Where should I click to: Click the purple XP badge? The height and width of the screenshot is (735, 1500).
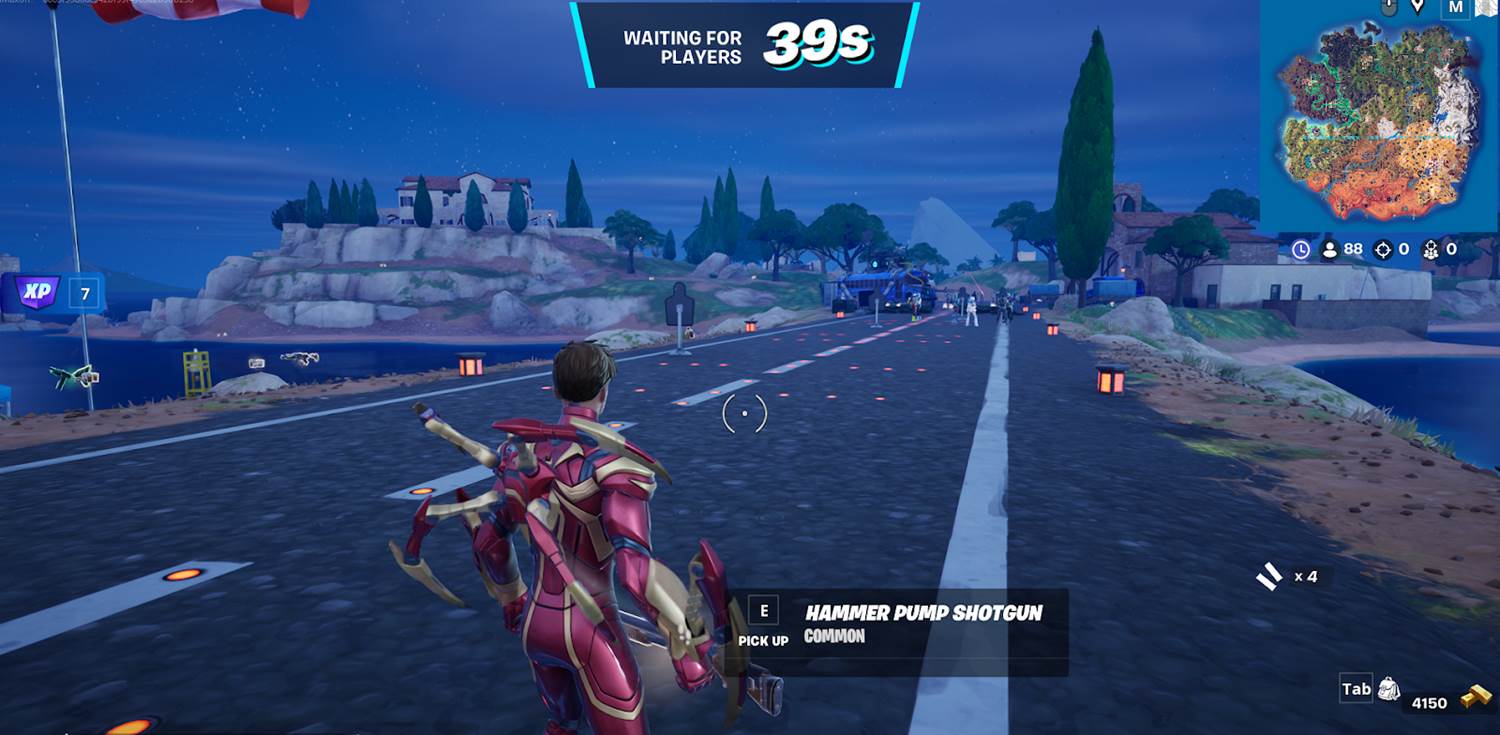38,294
